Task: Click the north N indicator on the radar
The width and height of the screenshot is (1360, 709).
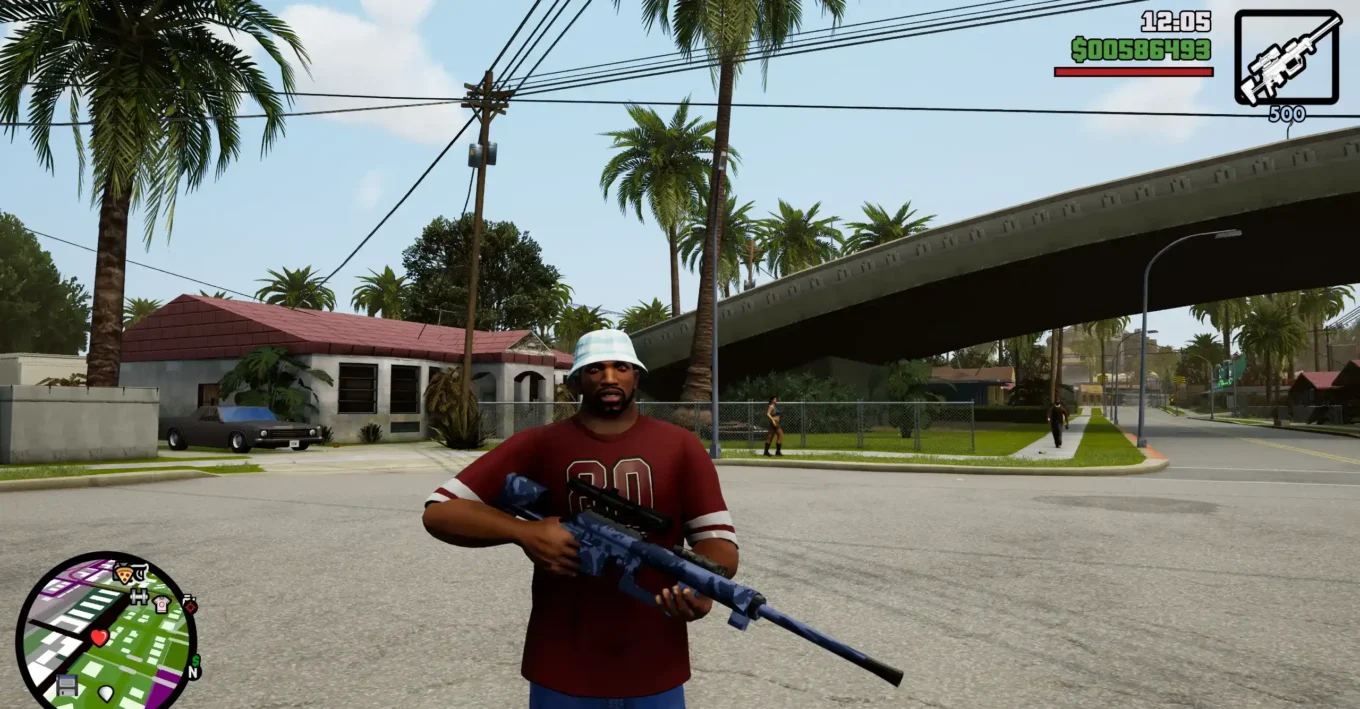Action: (x=194, y=672)
